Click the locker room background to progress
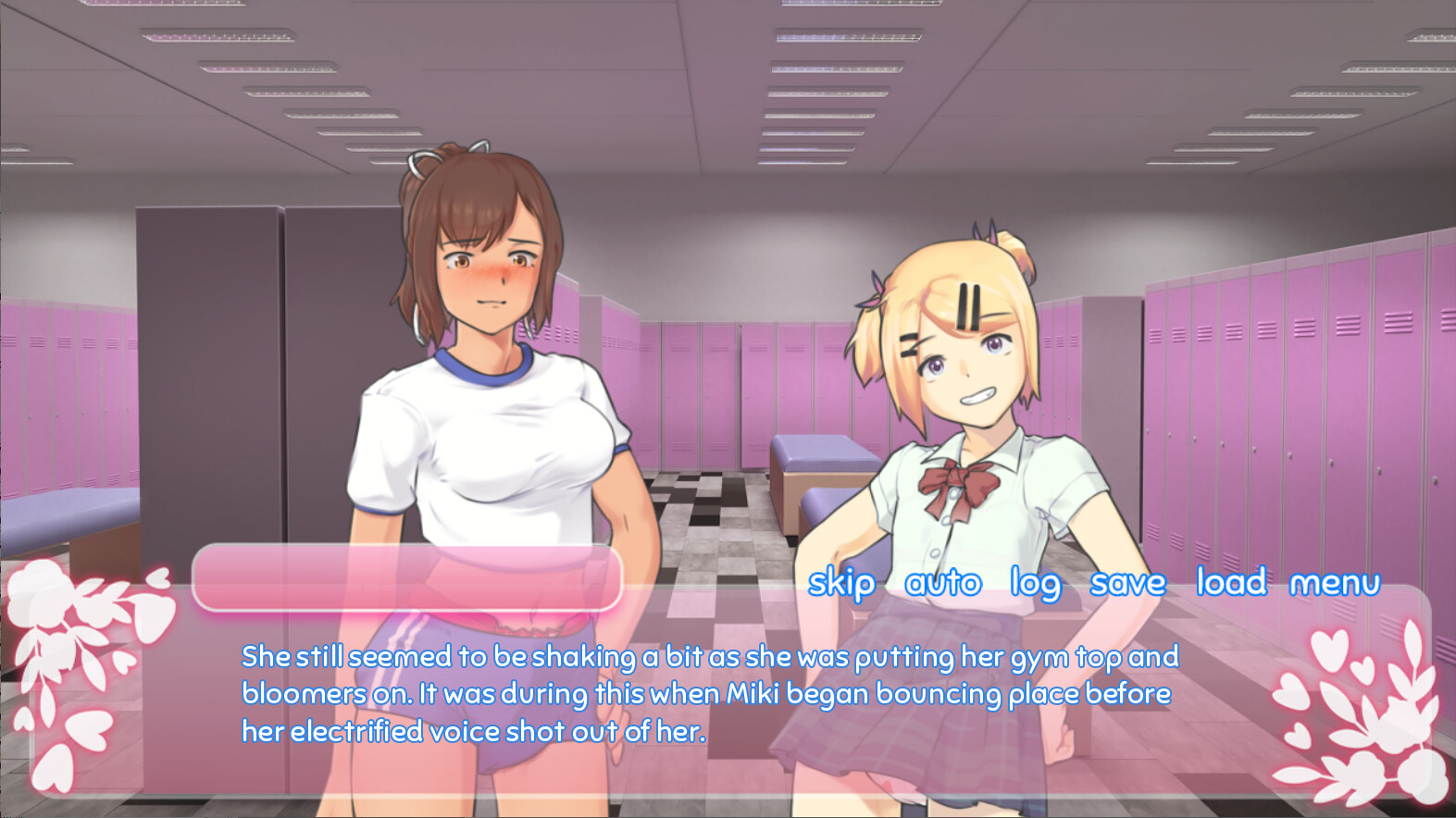The height and width of the screenshot is (818, 1456). point(740,278)
